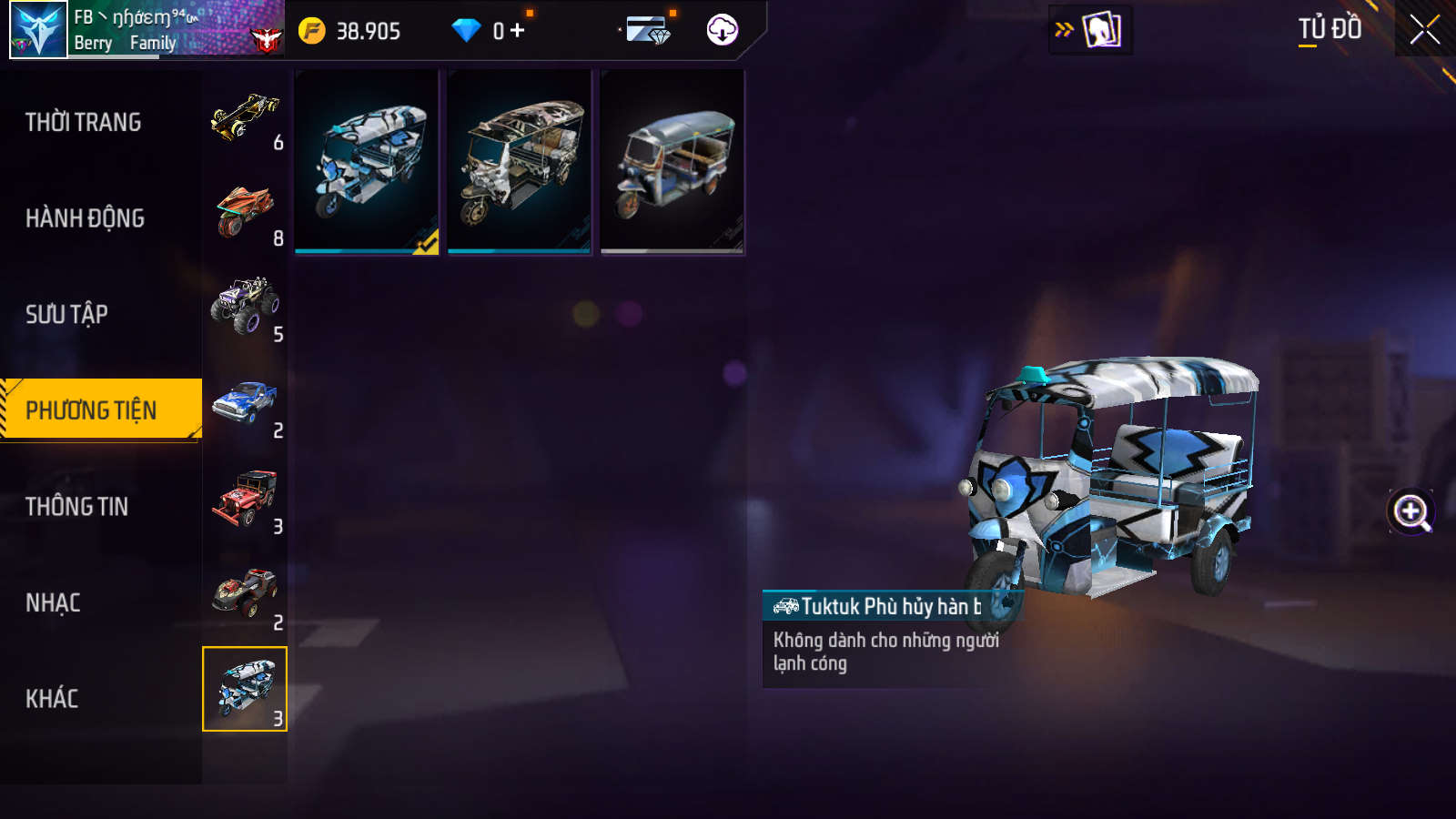Select the KHÁC category
The height and width of the screenshot is (819, 1456).
(x=52, y=698)
